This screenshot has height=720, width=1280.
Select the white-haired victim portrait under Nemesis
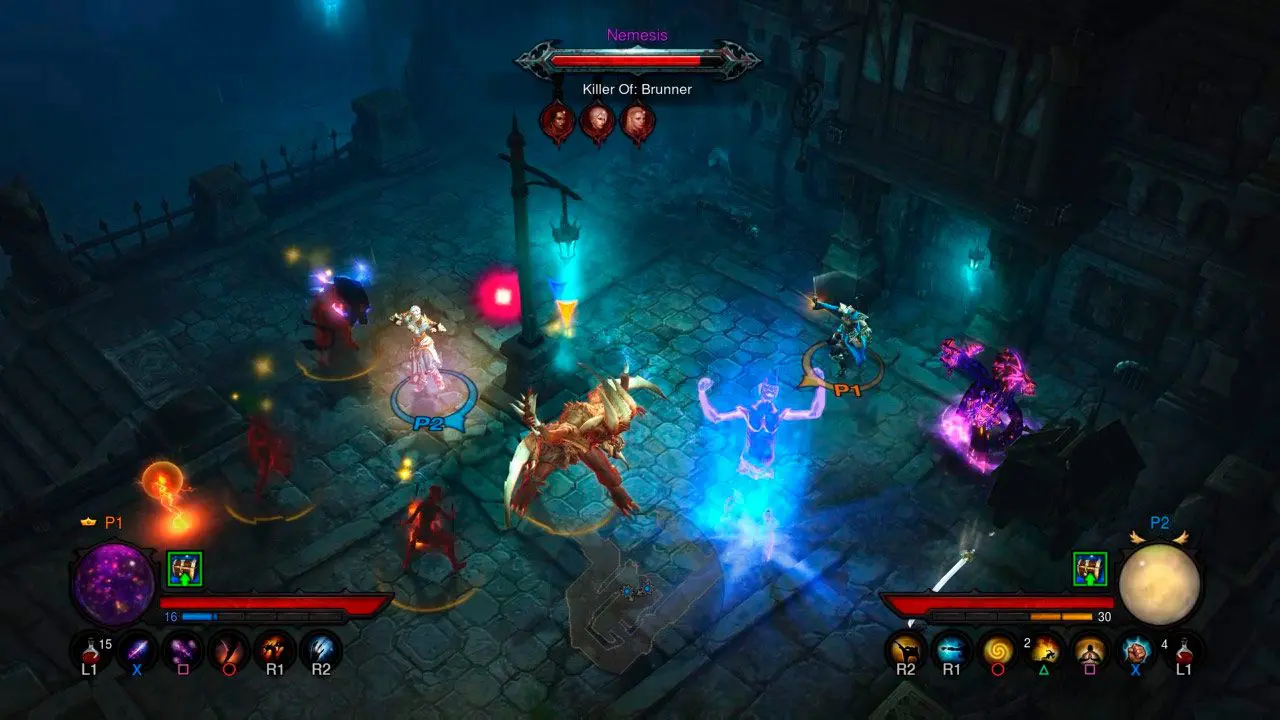[x=597, y=122]
